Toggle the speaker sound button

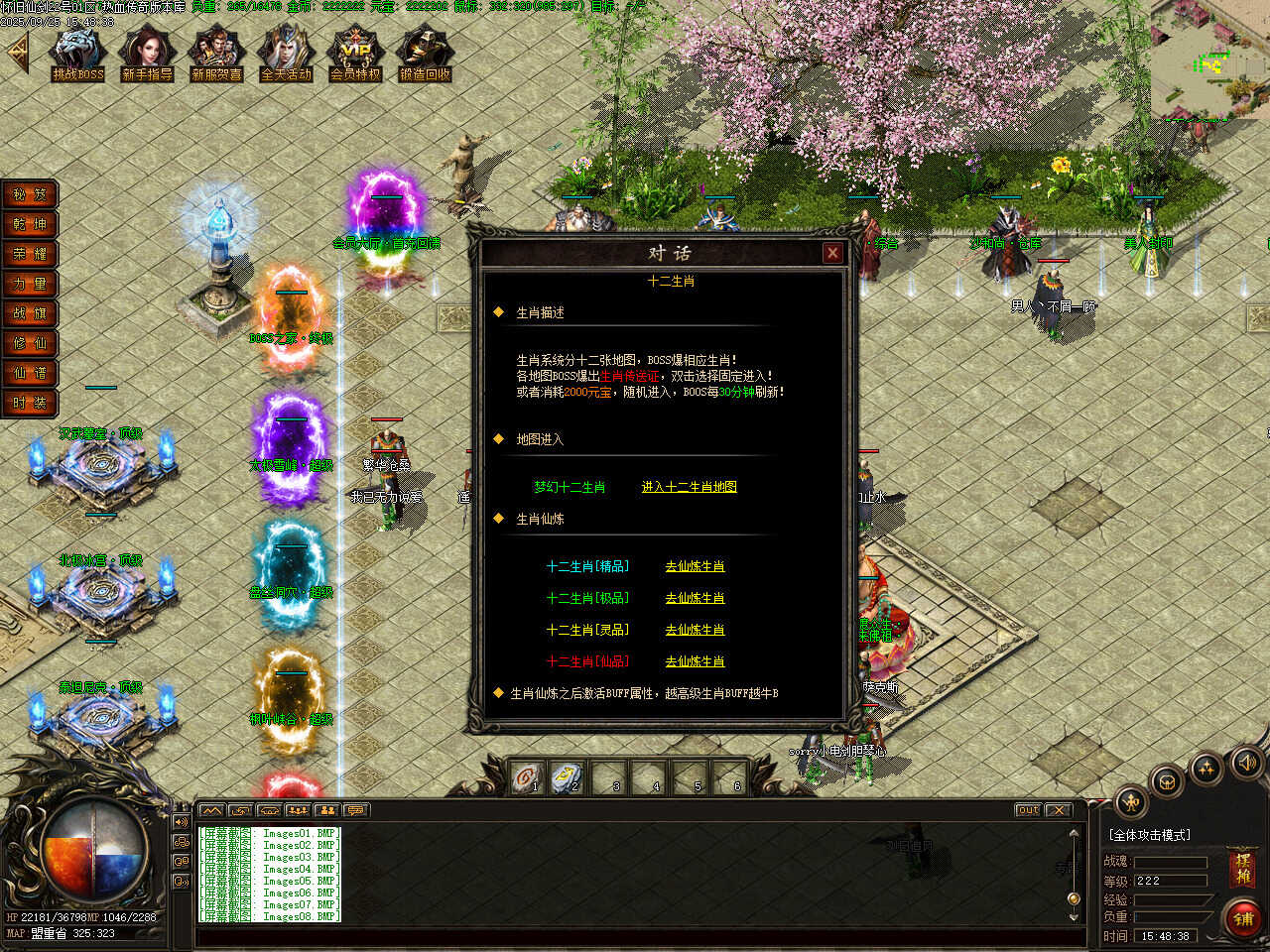click(1247, 762)
